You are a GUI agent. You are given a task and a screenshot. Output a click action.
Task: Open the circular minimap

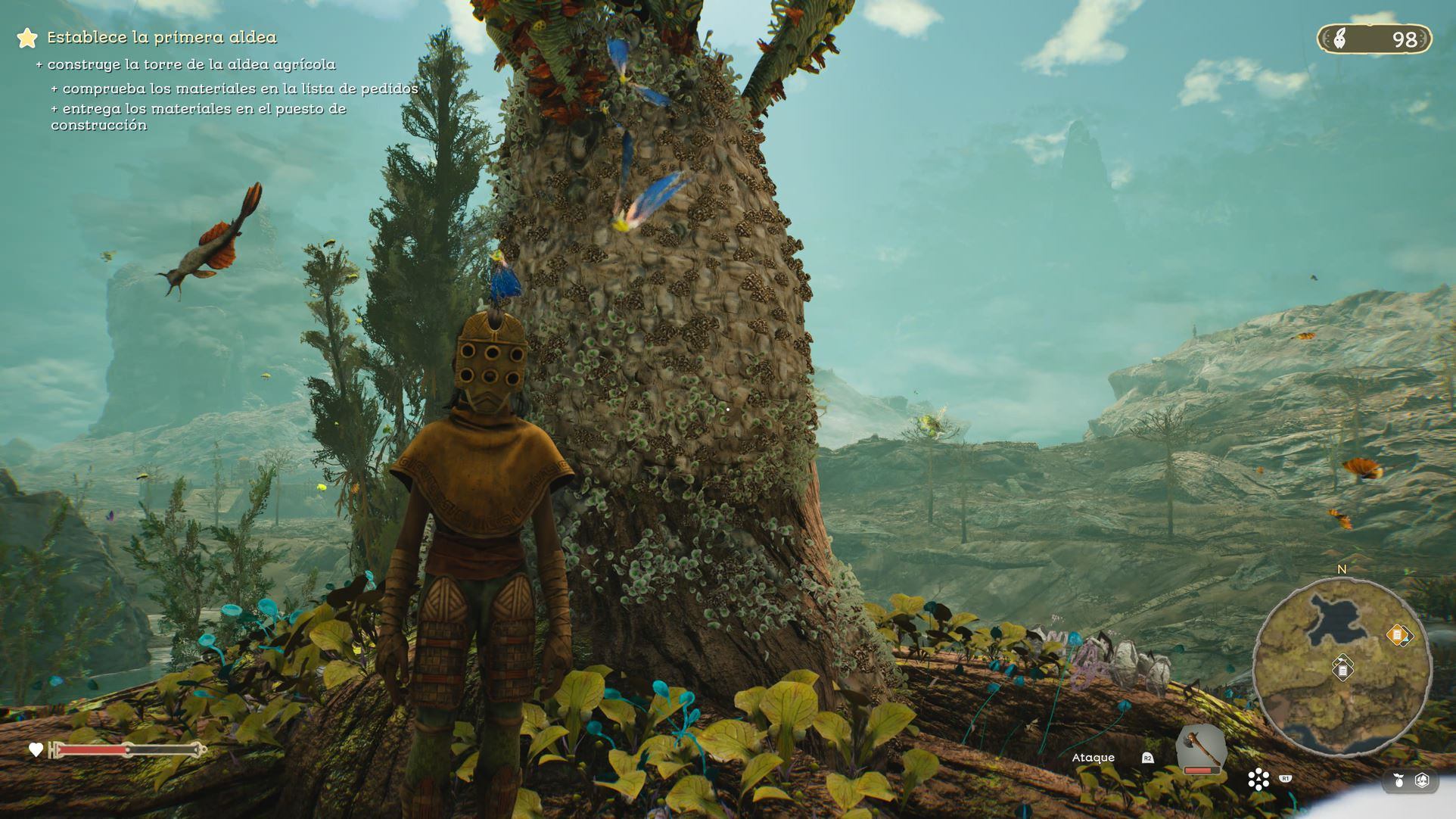[1341, 667]
